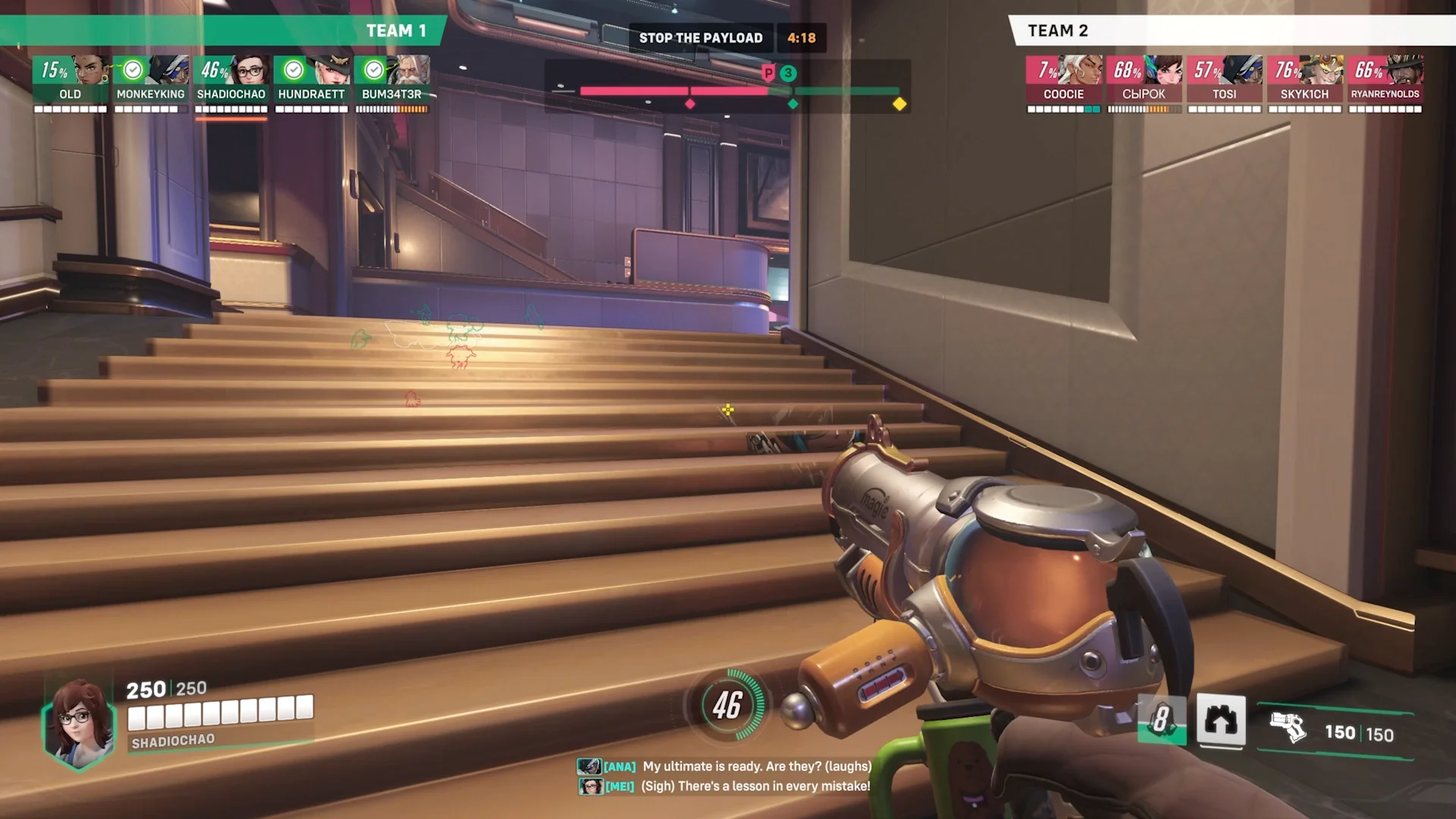Click the Mei hero icon in chat

pos(589,786)
